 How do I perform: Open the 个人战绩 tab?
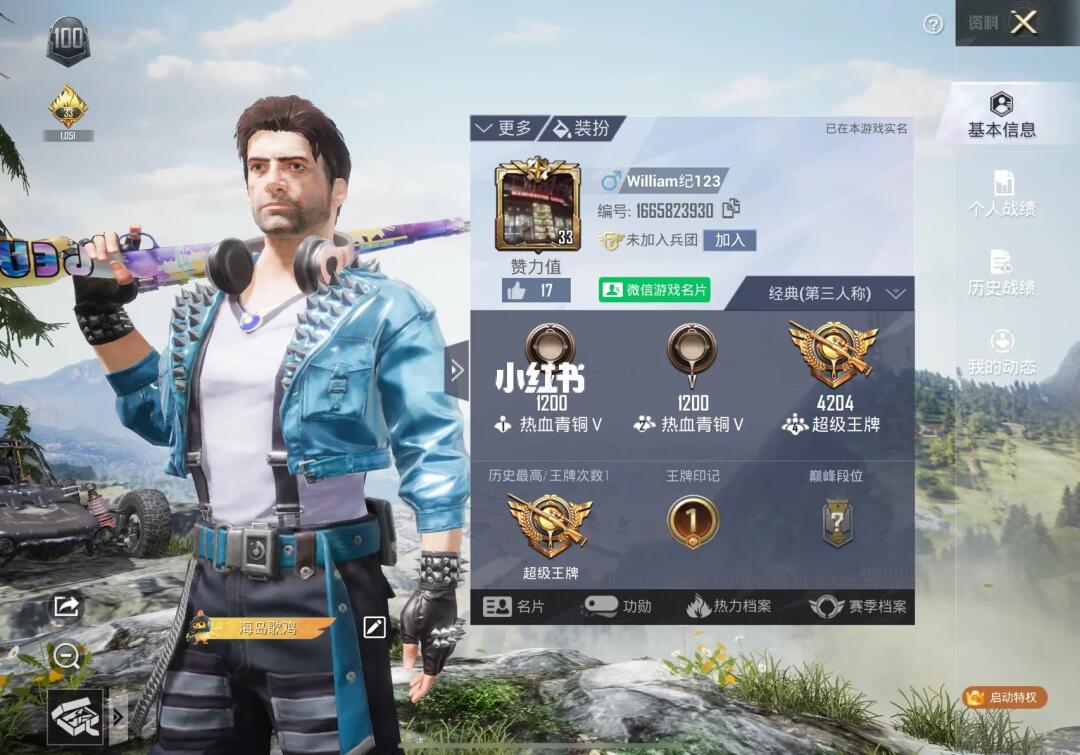point(1001,194)
